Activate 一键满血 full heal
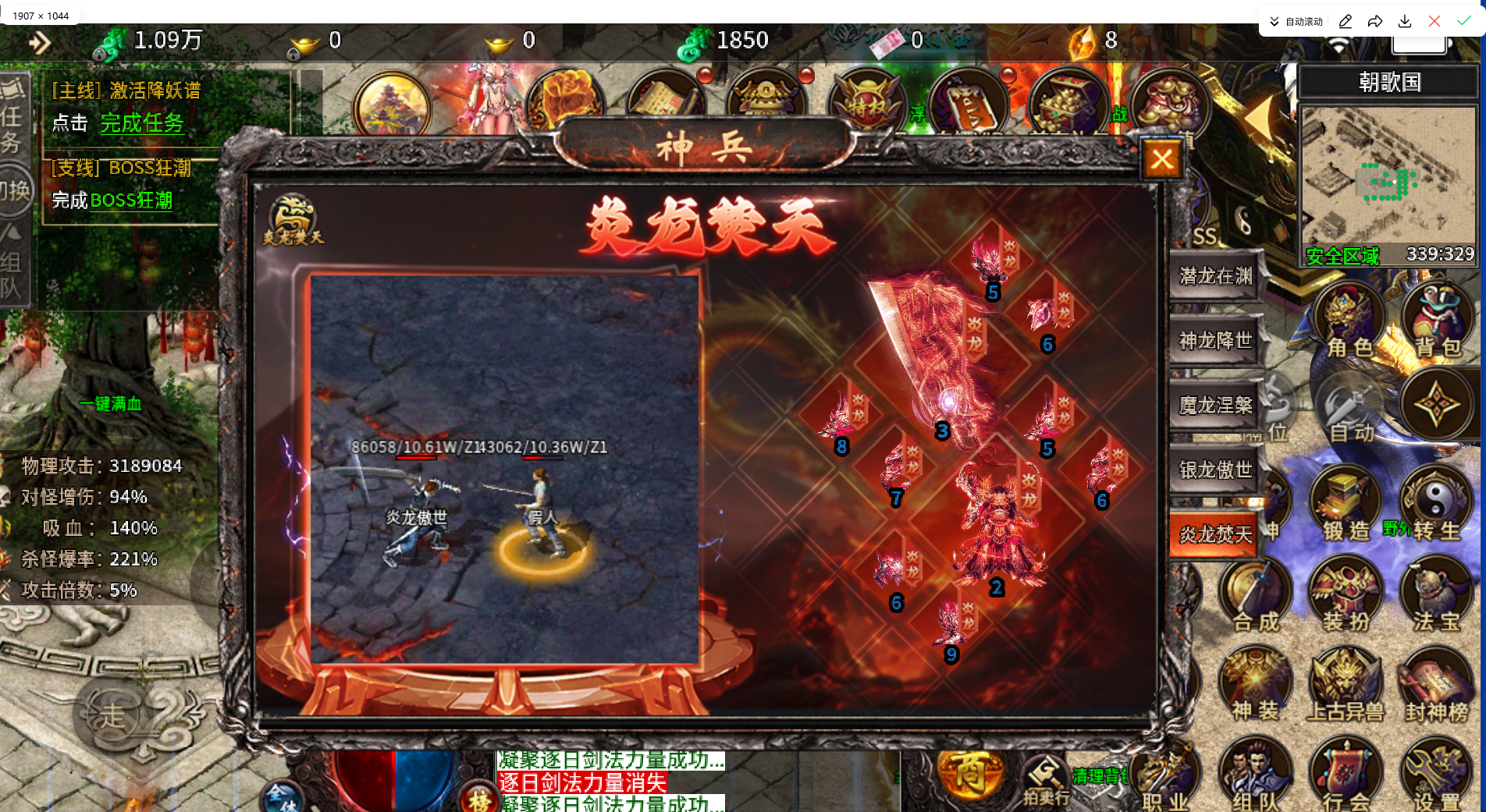The height and width of the screenshot is (812, 1486). pos(110,403)
